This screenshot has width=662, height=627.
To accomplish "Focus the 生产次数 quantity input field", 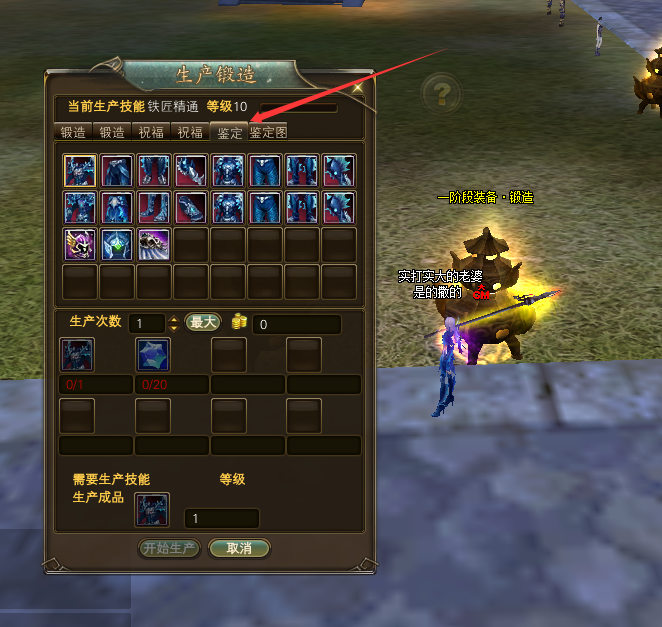I will pos(146,324).
